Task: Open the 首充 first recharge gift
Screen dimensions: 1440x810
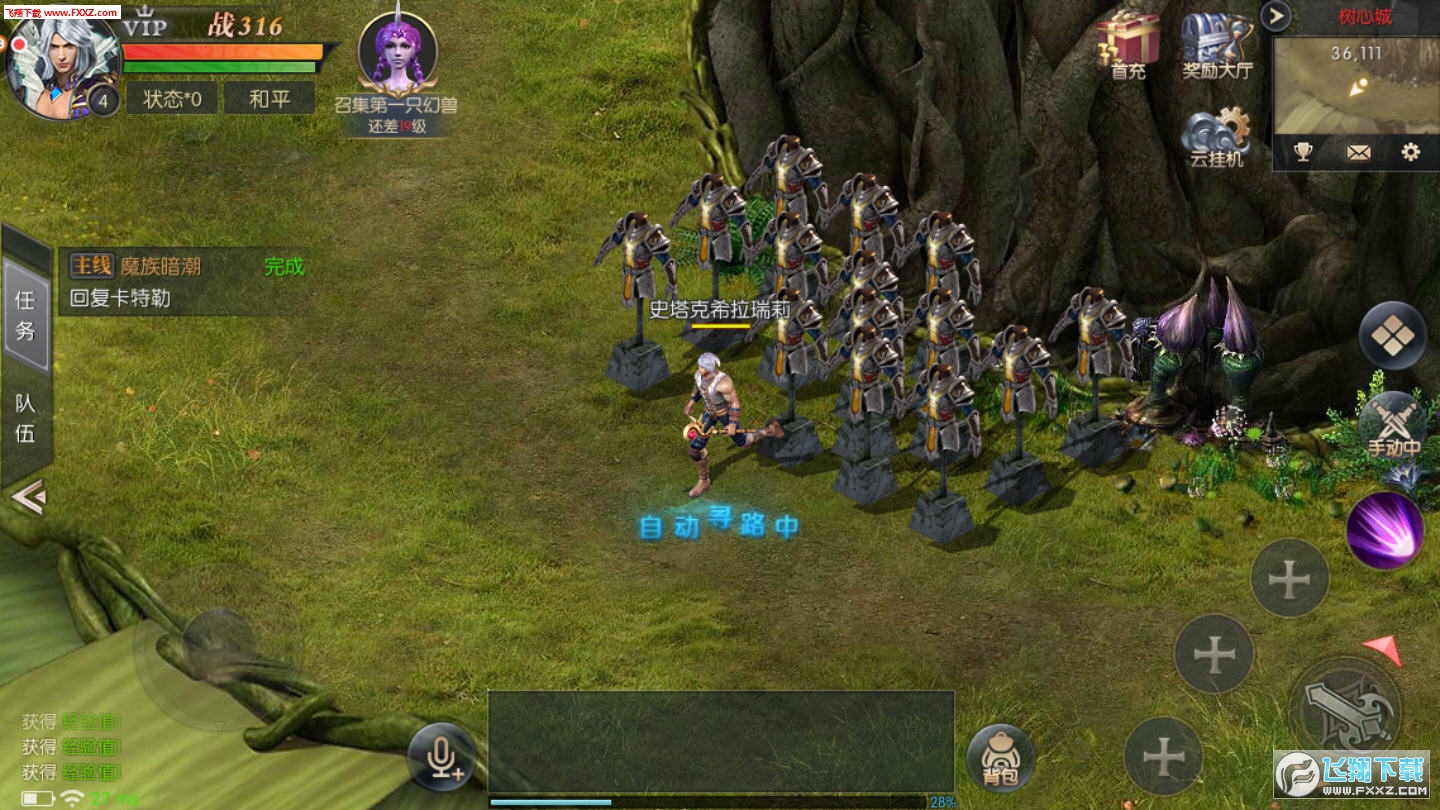Action: (x=1128, y=46)
